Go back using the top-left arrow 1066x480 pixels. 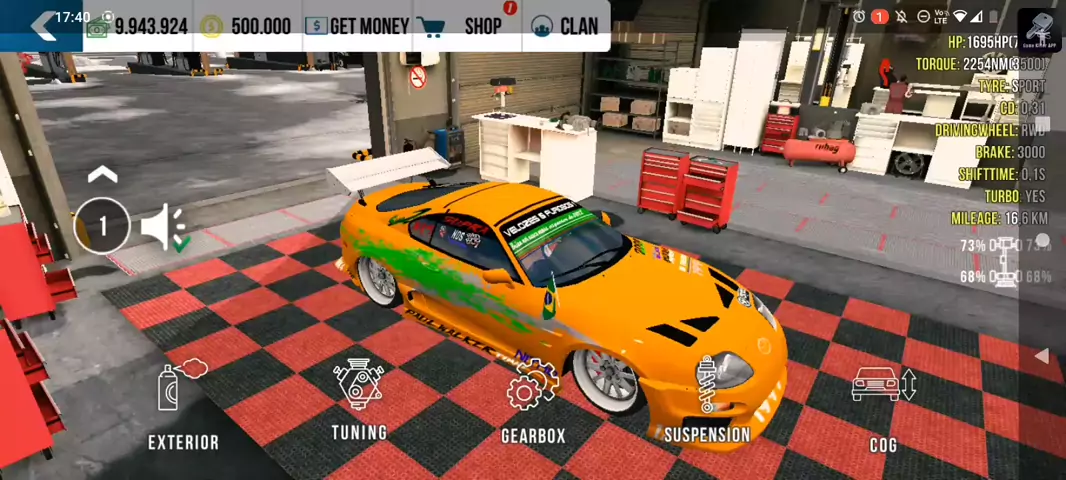43,26
